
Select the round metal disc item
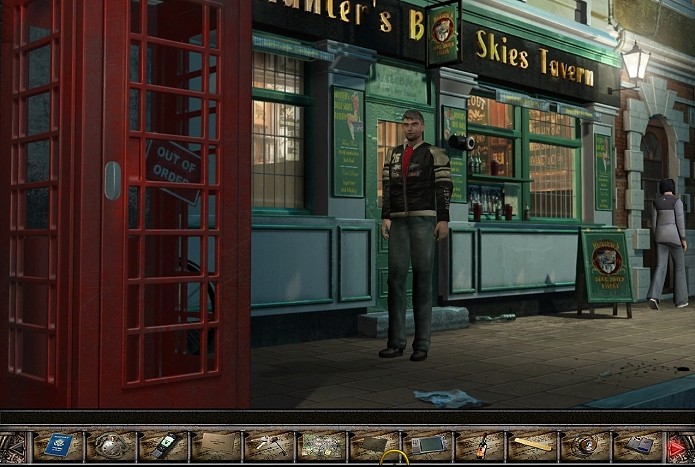tap(585, 445)
